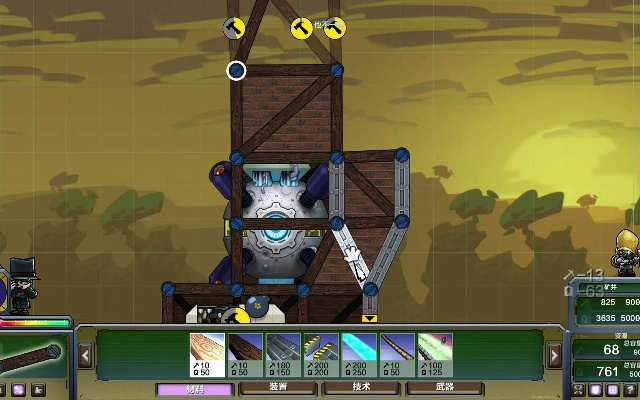Screen dimensions: 640x400
Task: Choose the dark background bracing material
Action: [x=246, y=354]
